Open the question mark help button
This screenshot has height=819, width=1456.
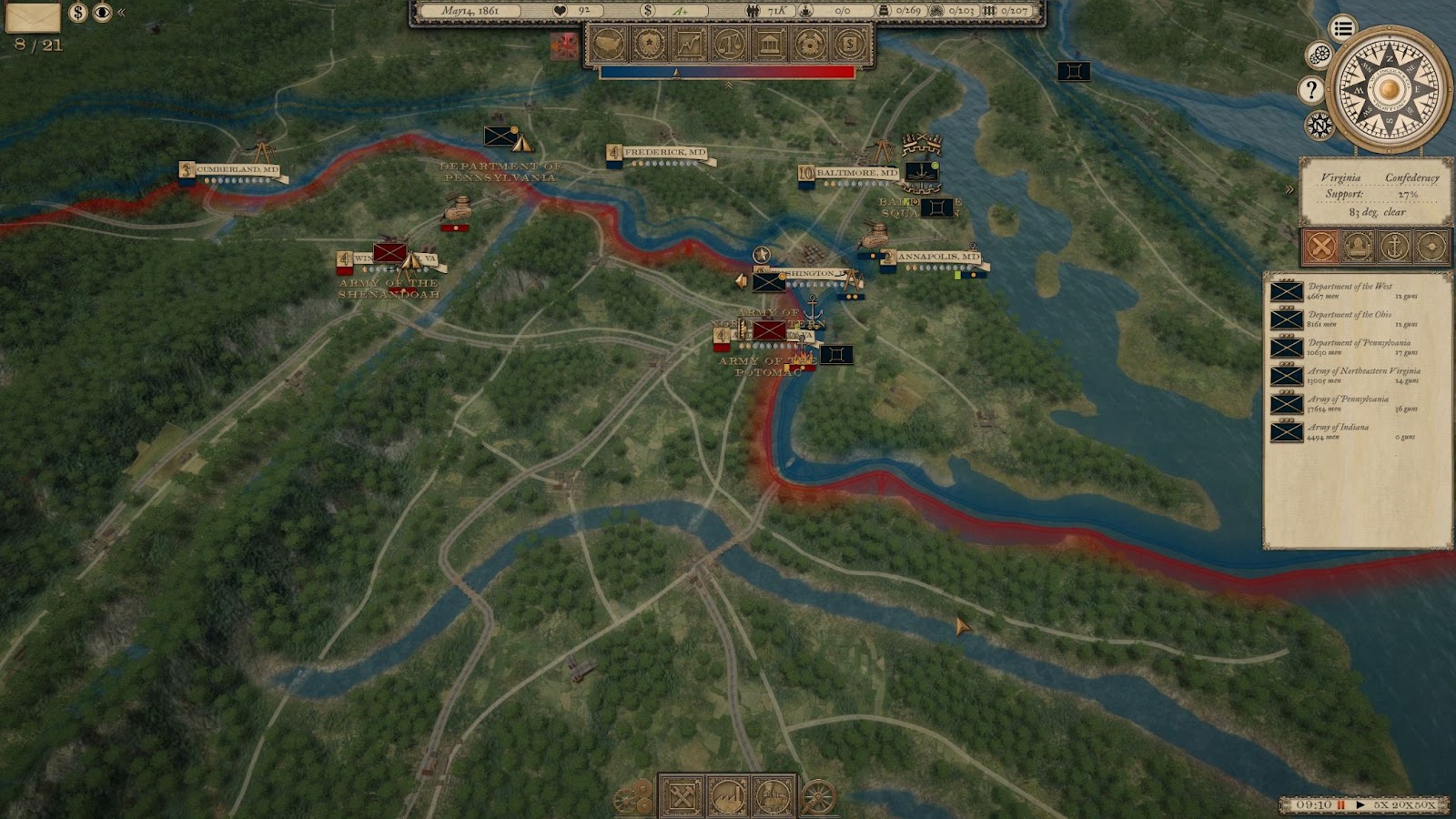click(x=1310, y=89)
